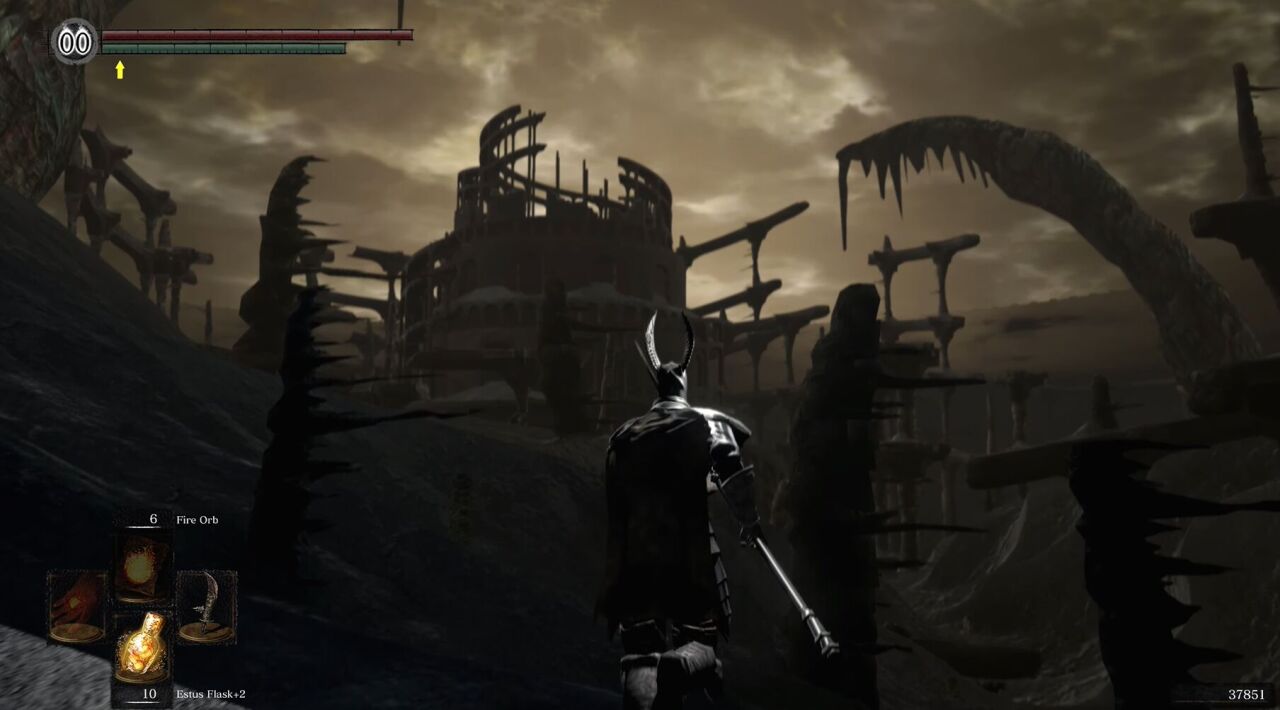Choose the Estus Flask+2 item slot

coord(141,644)
